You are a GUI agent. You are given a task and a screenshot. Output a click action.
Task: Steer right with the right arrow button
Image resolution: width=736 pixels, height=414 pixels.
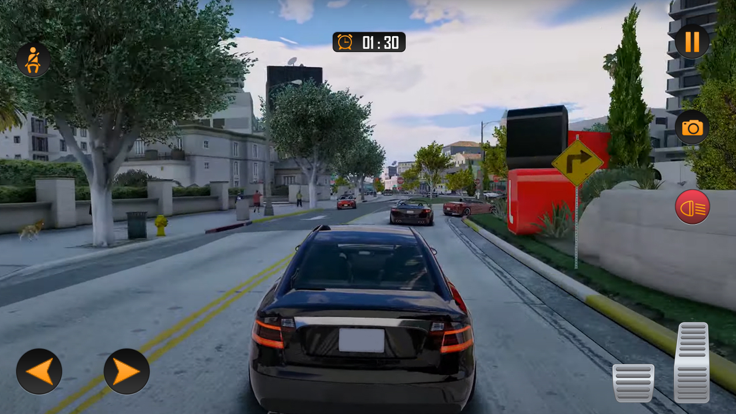pos(127,371)
